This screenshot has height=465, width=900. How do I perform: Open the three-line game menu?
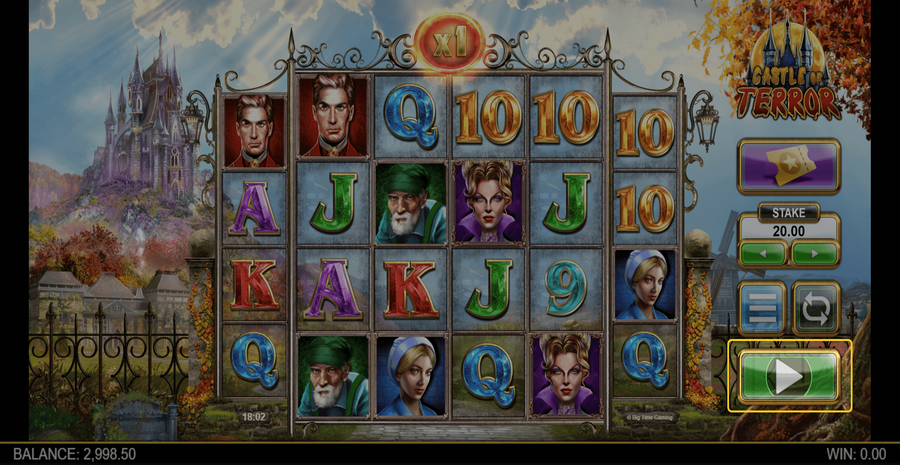click(x=762, y=308)
